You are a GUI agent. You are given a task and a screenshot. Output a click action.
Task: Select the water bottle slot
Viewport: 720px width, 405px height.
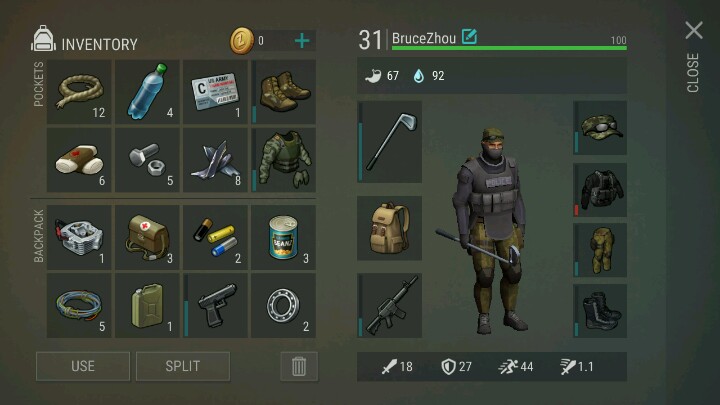148,91
